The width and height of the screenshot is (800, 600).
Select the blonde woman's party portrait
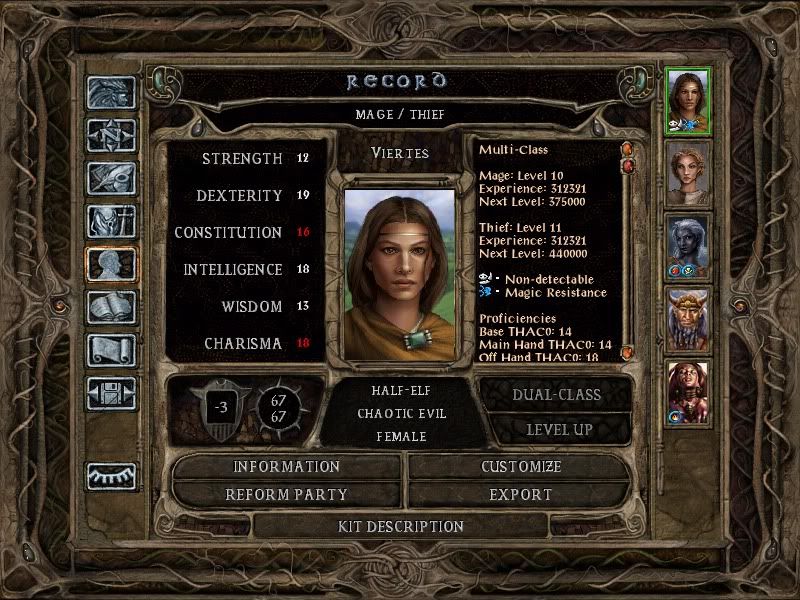[x=688, y=173]
